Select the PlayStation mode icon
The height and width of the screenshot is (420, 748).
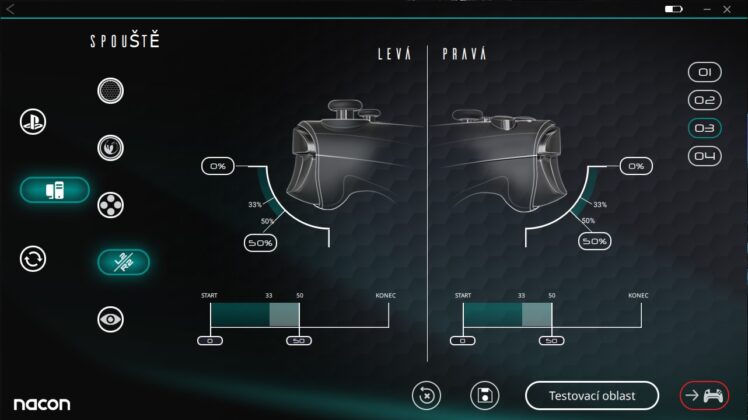[x=33, y=122]
